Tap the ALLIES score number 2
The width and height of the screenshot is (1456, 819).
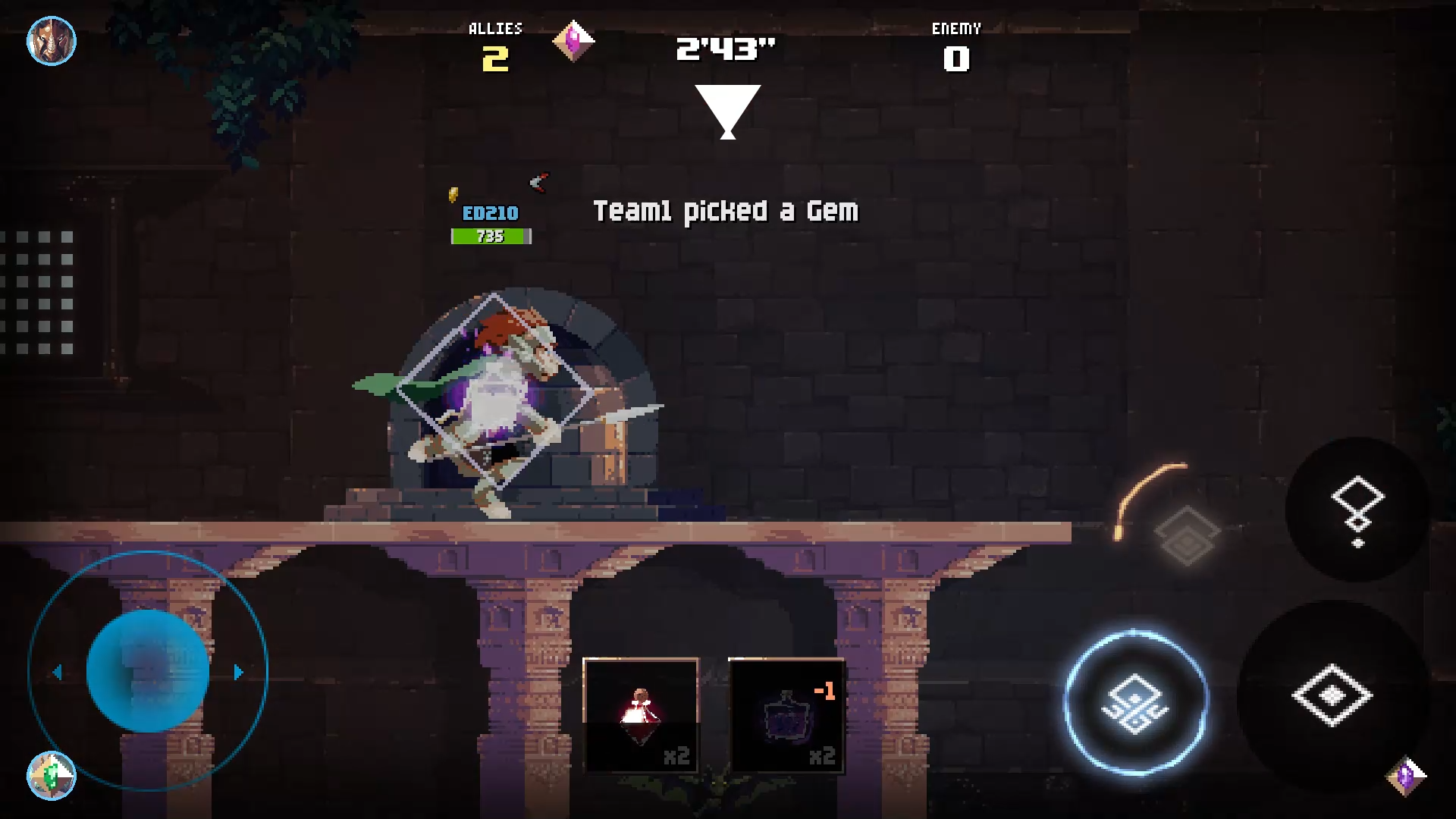click(495, 59)
